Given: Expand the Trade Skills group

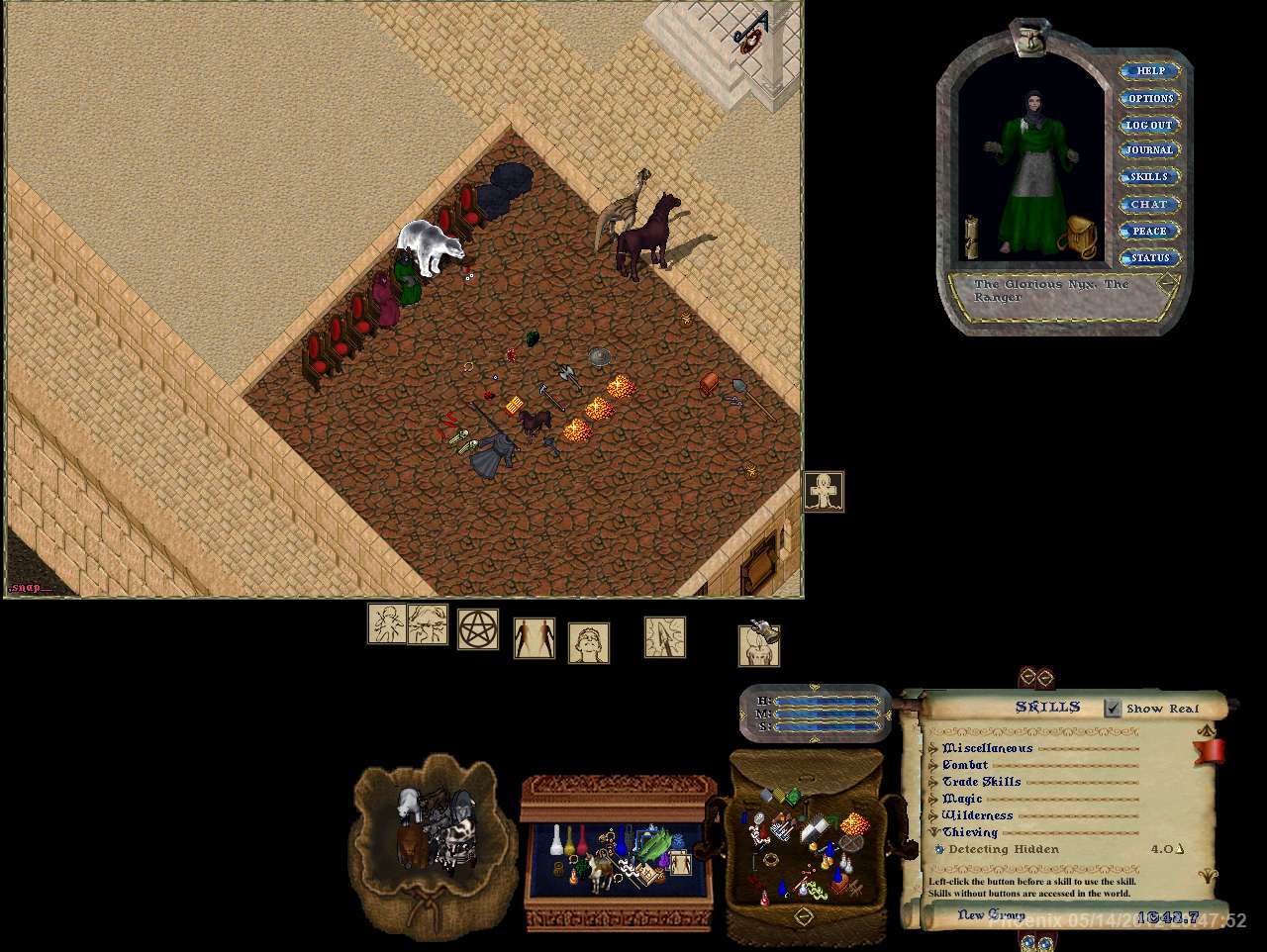Looking at the screenshot, I should pos(933,782).
